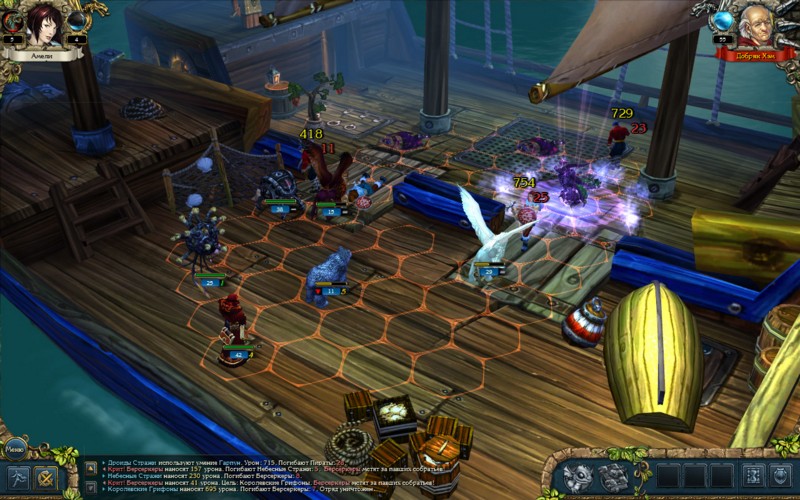Click the hourglass wait button
800x500 pixels.
click(x=752, y=476)
